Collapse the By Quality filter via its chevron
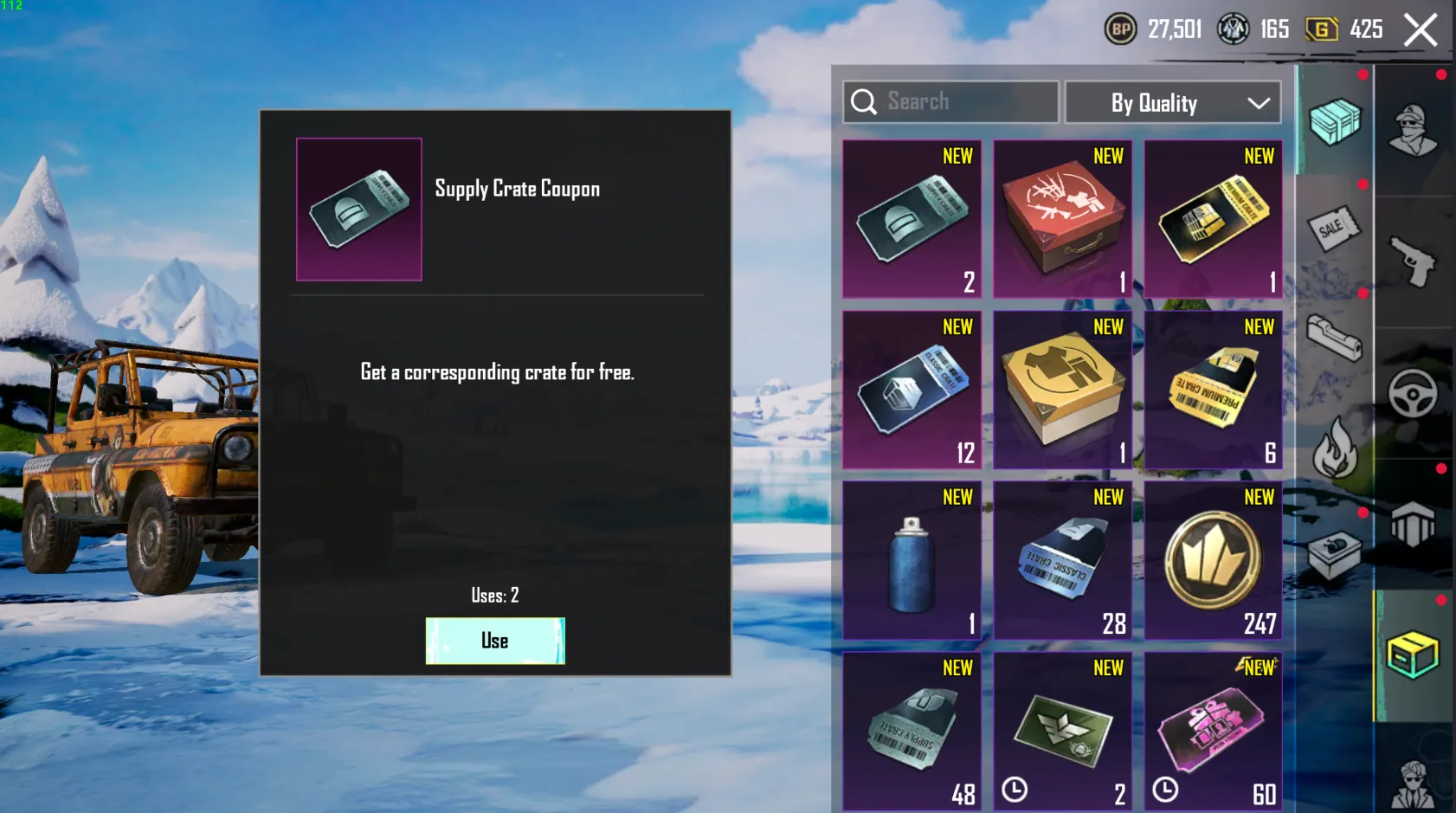The width and height of the screenshot is (1456, 813). pyautogui.click(x=1257, y=102)
